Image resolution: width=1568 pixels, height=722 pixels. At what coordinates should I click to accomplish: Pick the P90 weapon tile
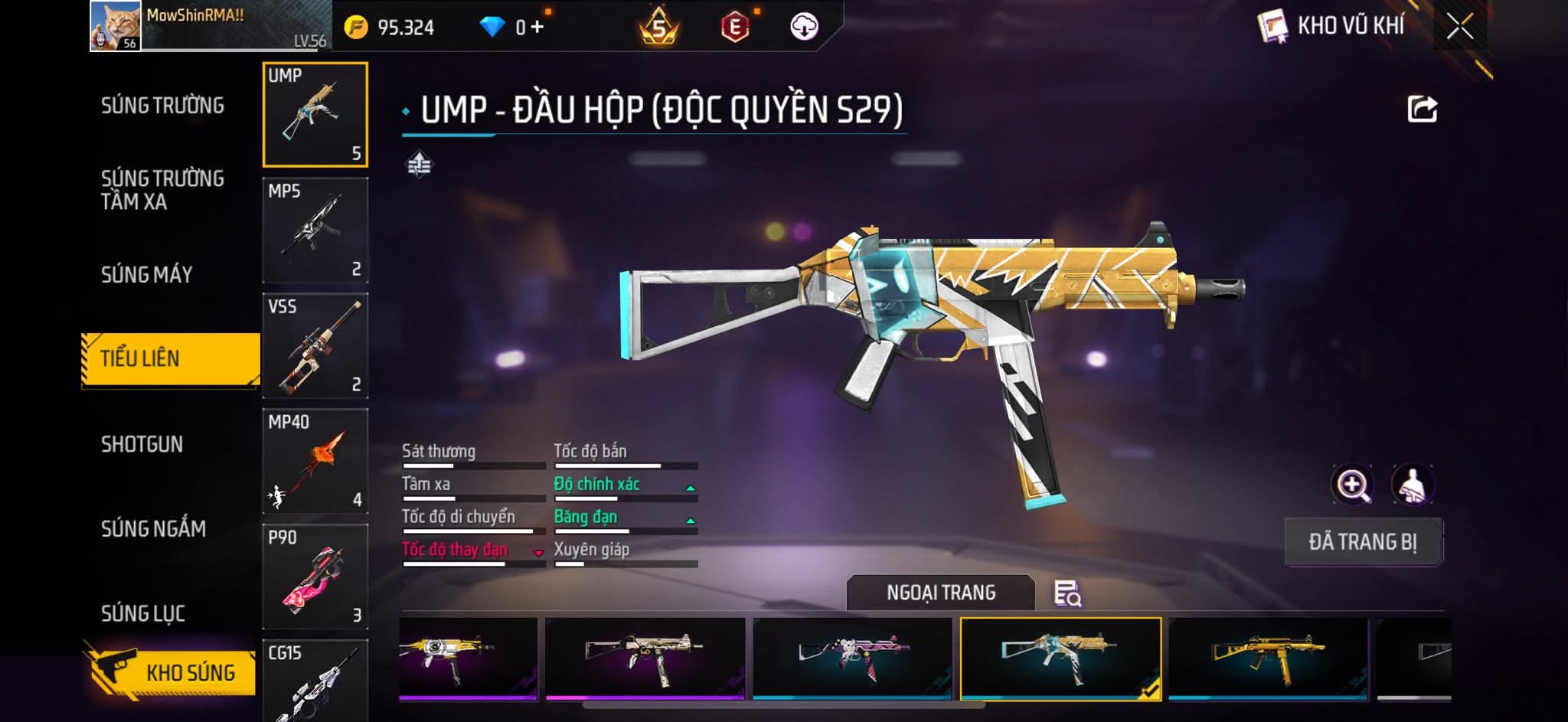click(x=315, y=577)
